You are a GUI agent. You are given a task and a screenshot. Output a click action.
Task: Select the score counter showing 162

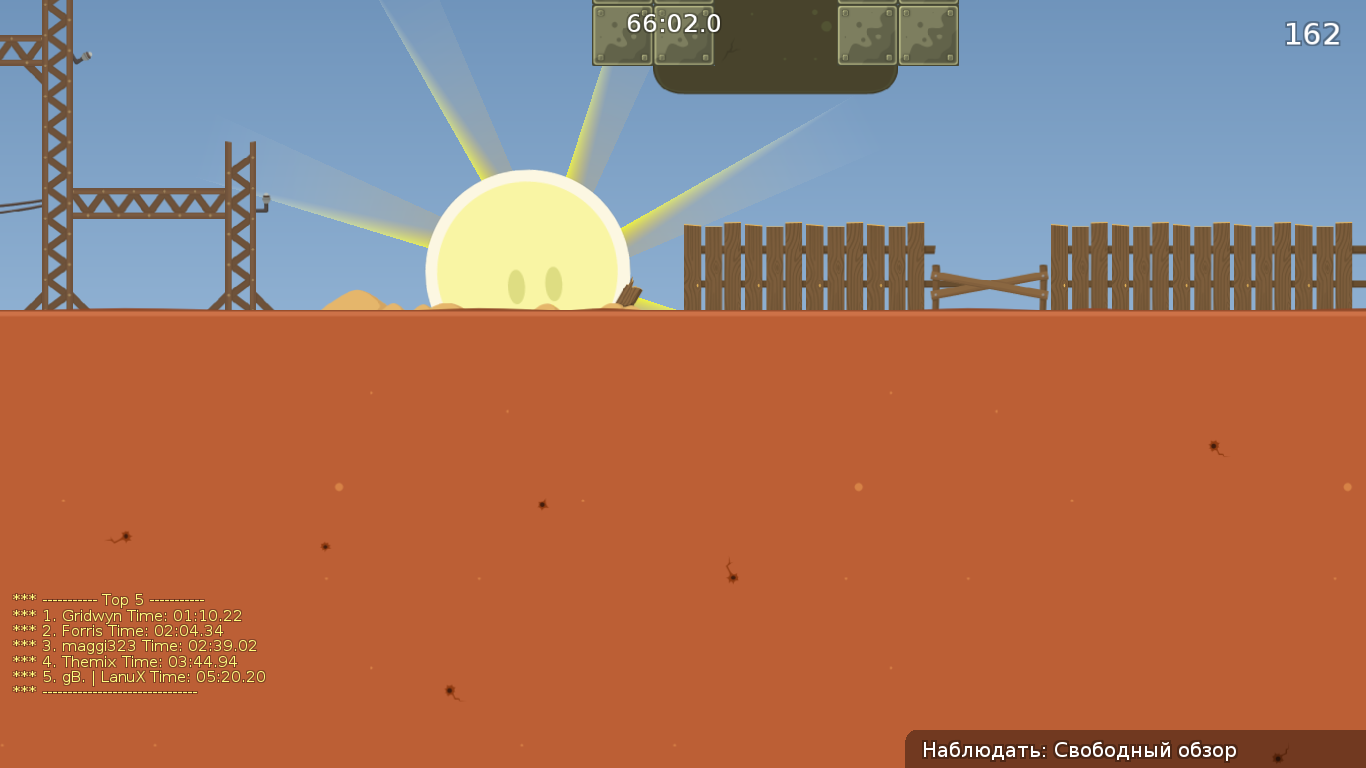(1312, 35)
